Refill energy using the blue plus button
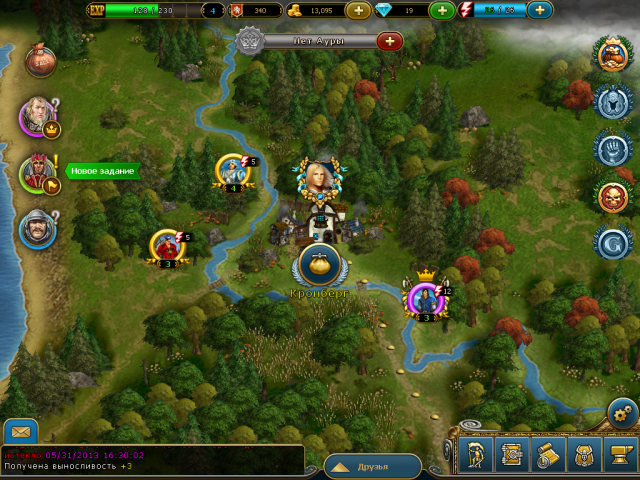The height and width of the screenshot is (480, 640). tap(539, 10)
